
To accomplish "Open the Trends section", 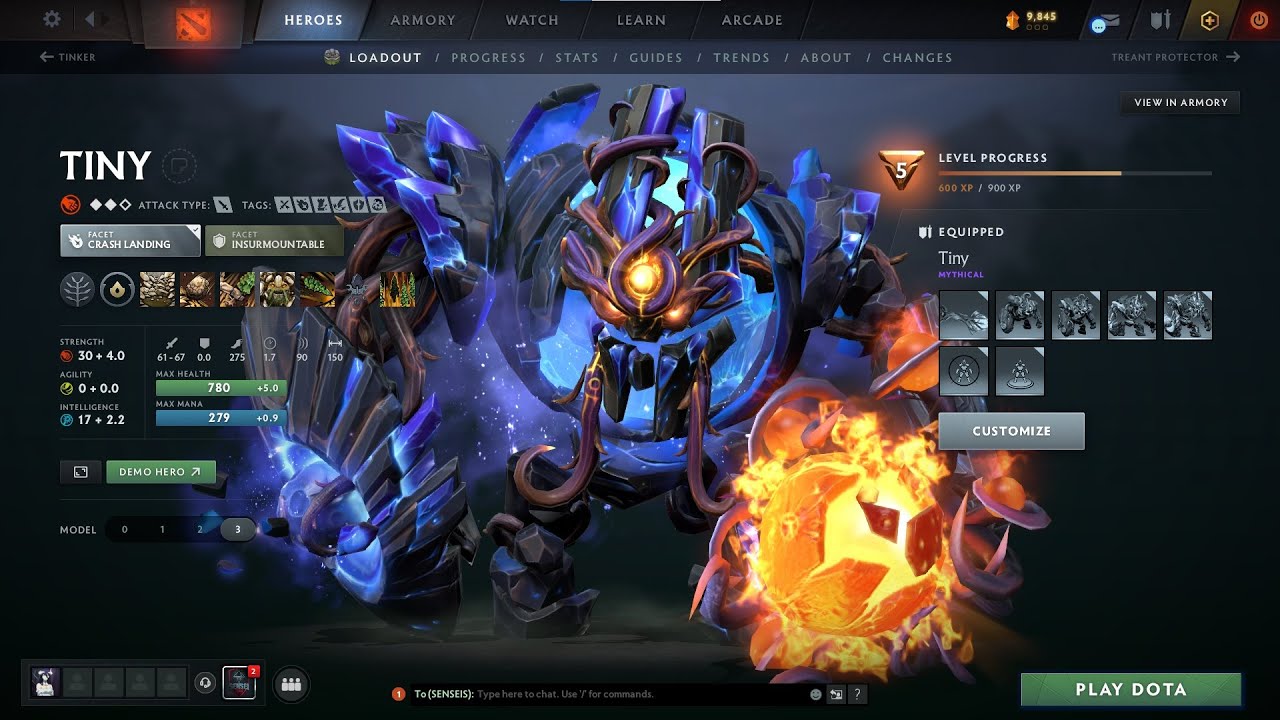I will pyautogui.click(x=741, y=58).
